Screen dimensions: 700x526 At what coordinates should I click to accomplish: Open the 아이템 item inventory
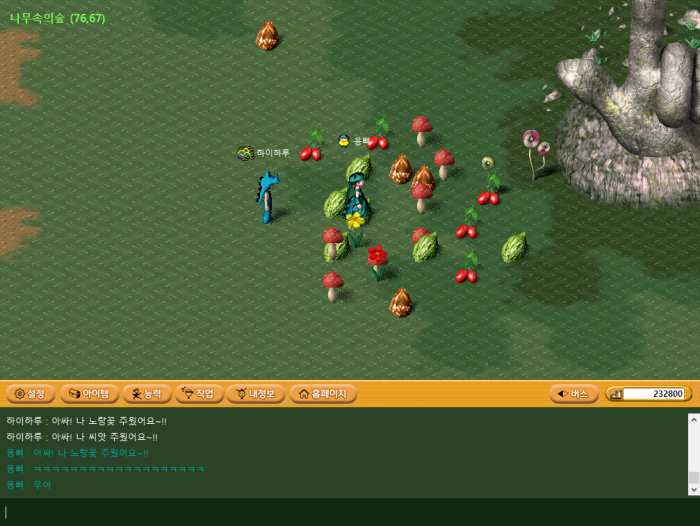[x=89, y=394]
